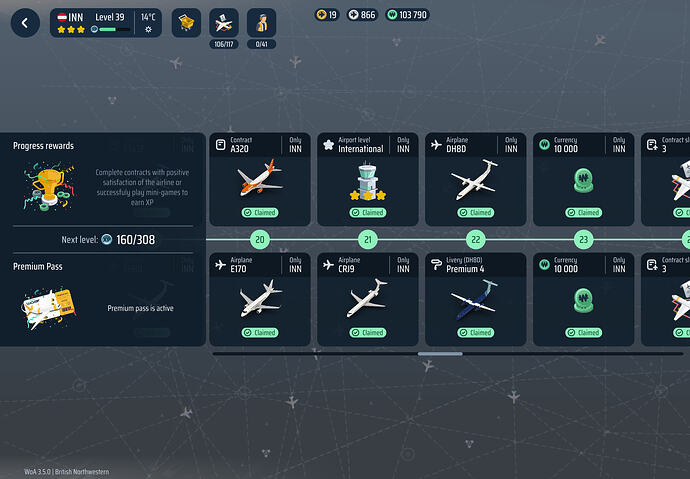Select the Premium 4 livery reward card
The height and width of the screenshot is (479, 690).
[x=475, y=299]
